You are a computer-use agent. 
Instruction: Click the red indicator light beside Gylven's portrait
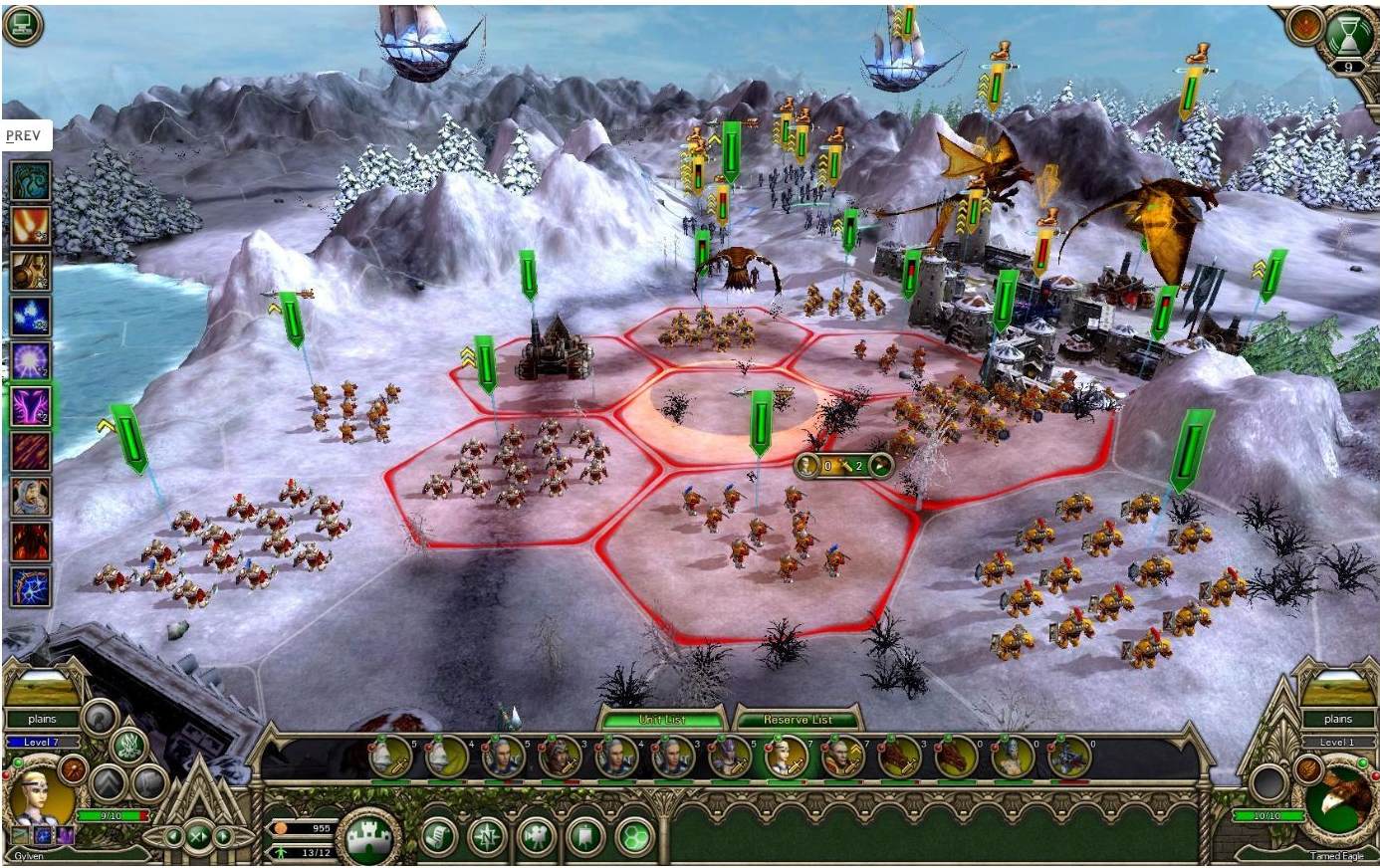[x=8, y=775]
